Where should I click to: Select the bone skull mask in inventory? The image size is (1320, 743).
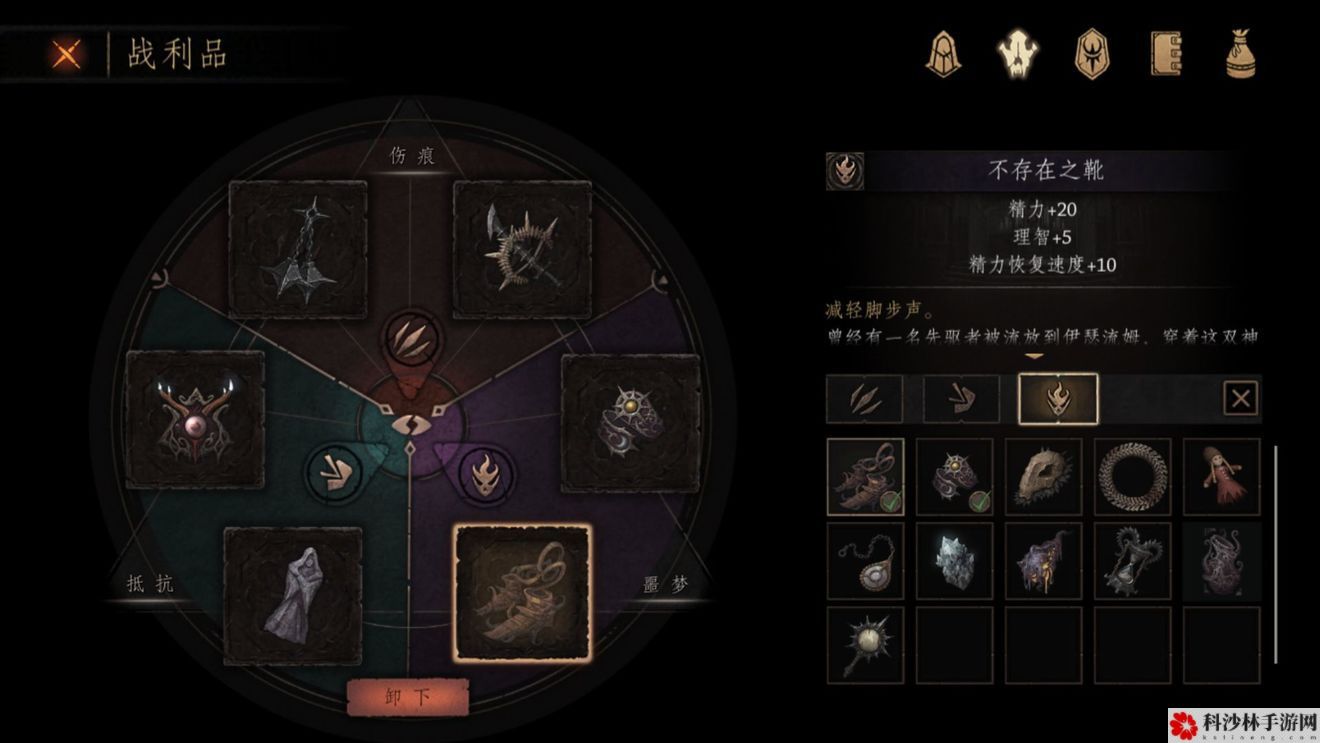click(1044, 476)
